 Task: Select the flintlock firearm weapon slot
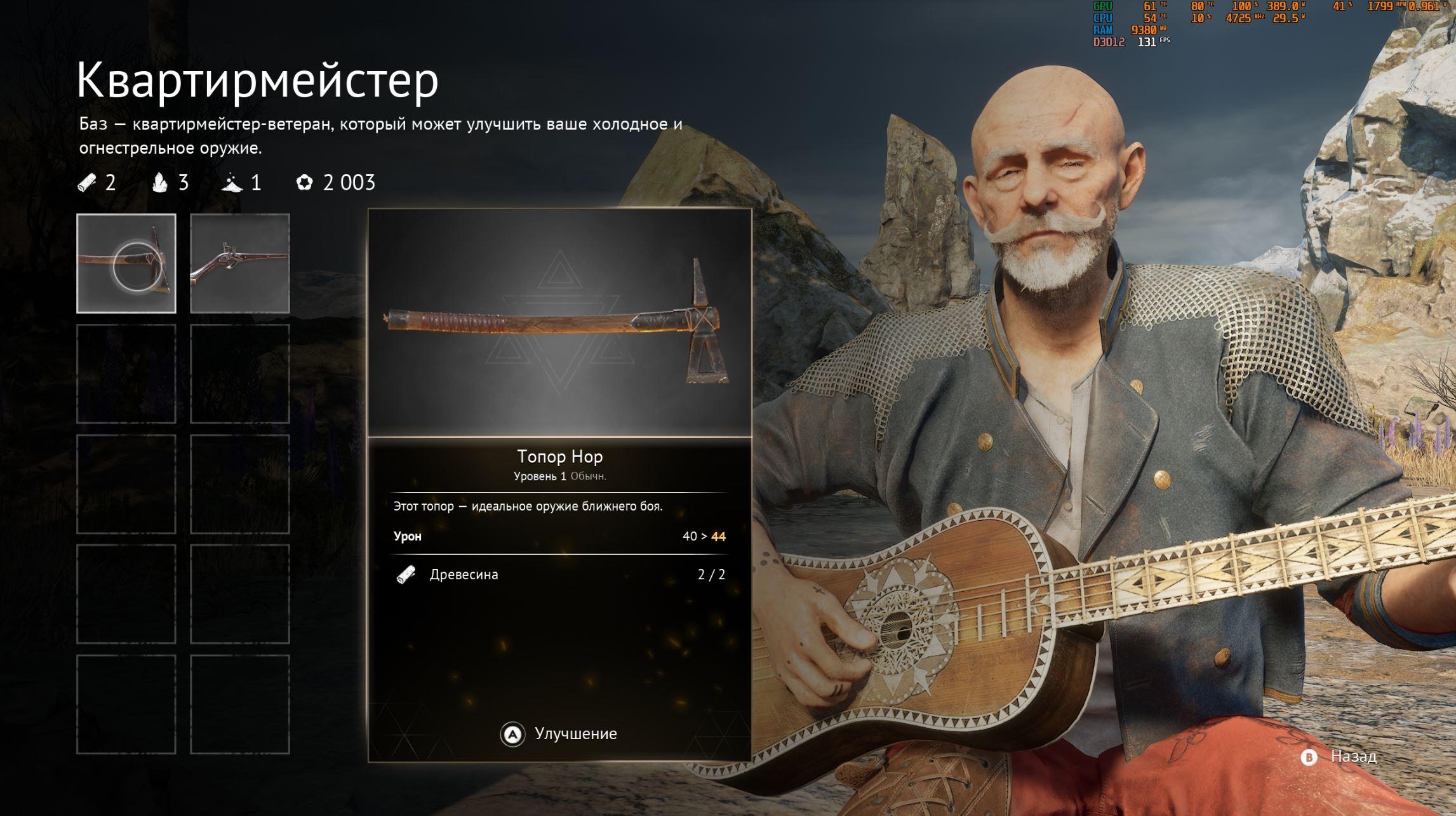tap(240, 264)
